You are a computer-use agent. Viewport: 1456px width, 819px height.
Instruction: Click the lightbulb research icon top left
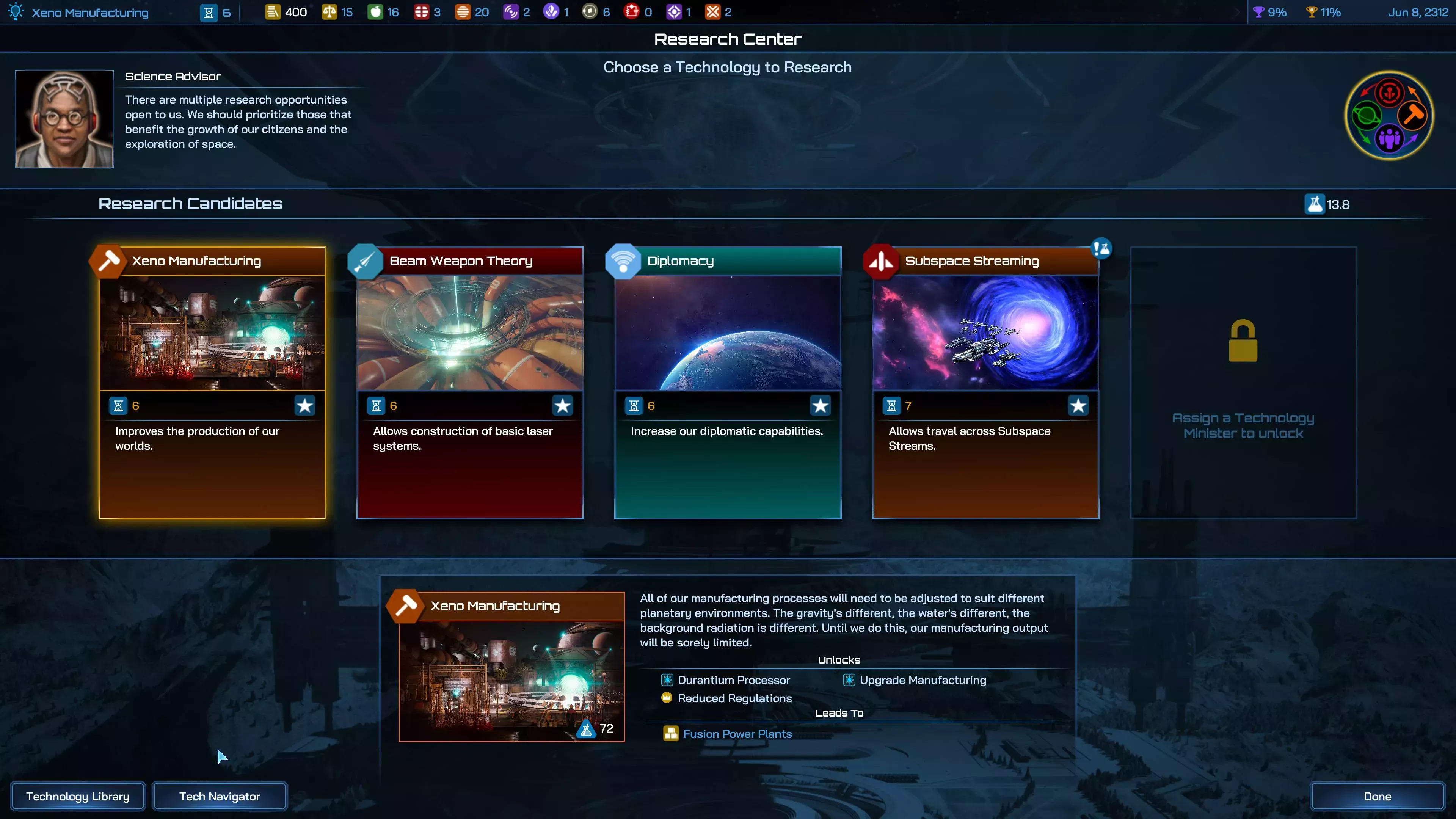15,11
